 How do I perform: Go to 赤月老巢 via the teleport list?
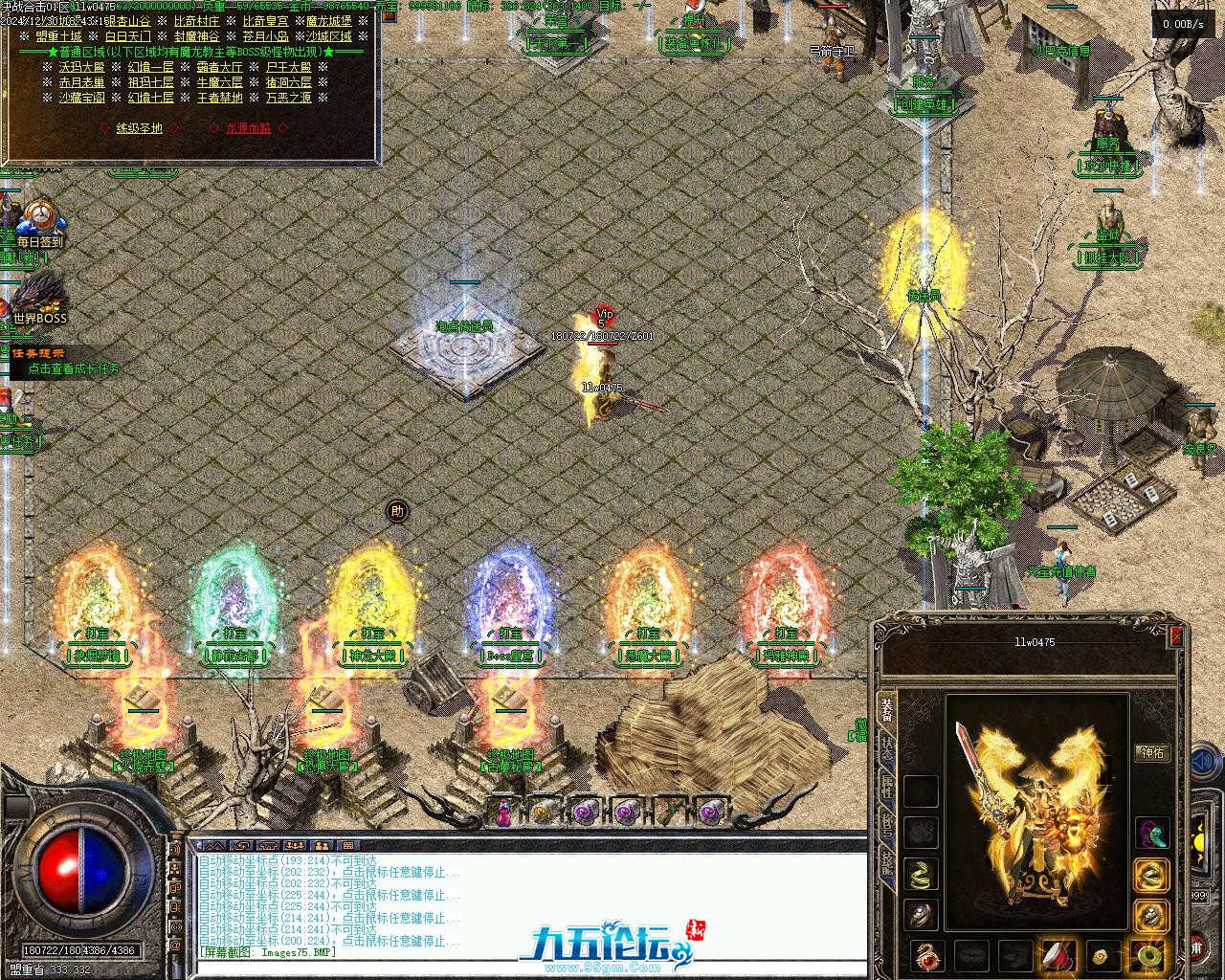[x=82, y=82]
